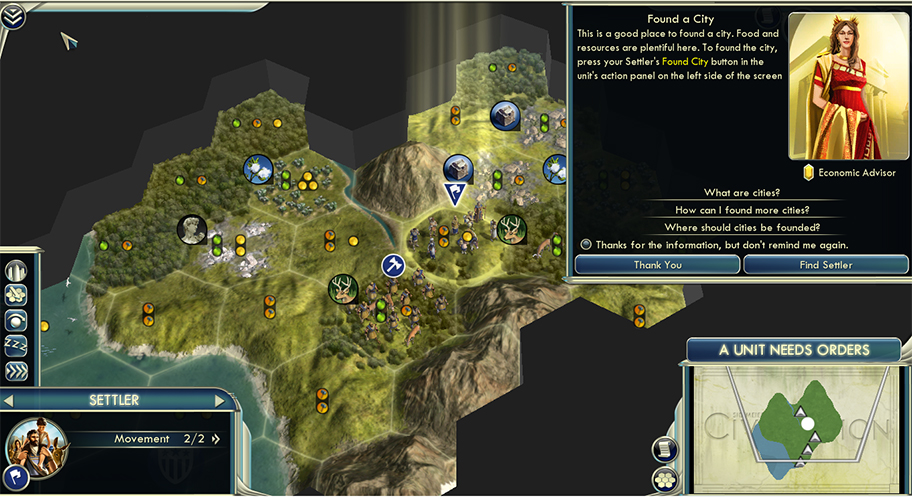912x500 pixels.
Task: Toggle the hex grid icon beside minimap
Action: [x=662, y=478]
